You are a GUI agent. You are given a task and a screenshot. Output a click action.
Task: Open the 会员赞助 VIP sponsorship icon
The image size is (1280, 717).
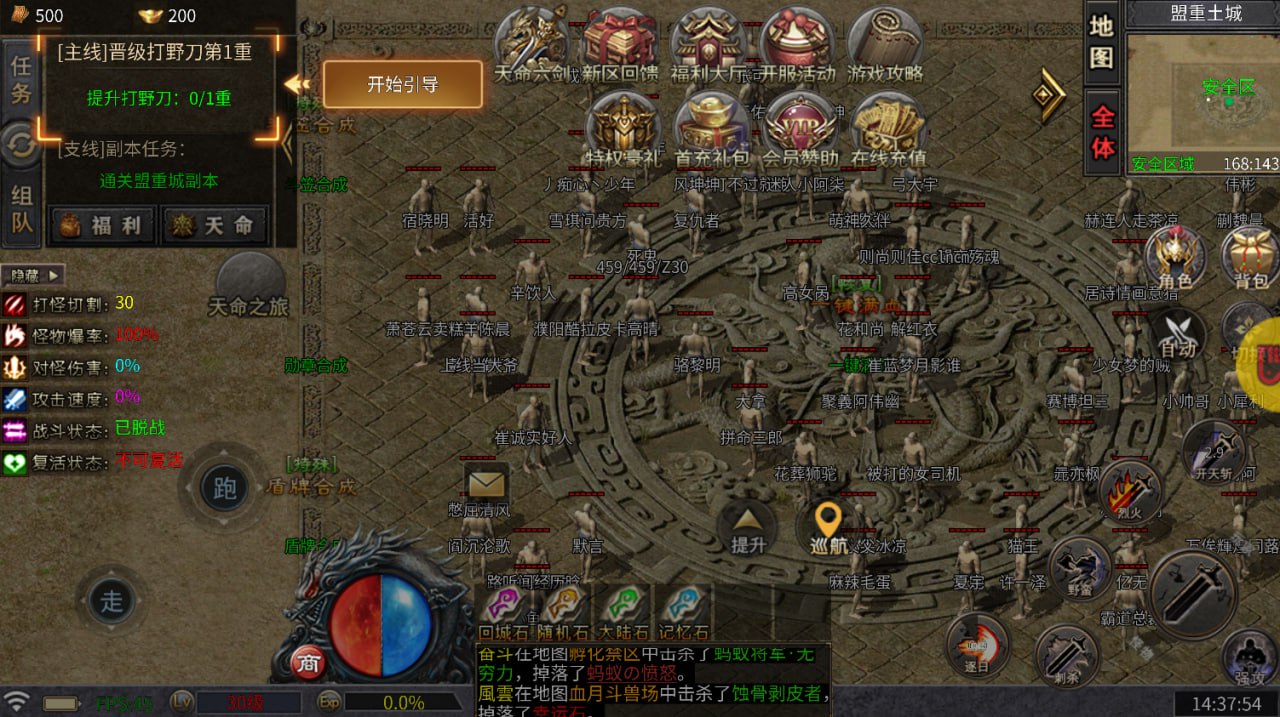tap(798, 128)
